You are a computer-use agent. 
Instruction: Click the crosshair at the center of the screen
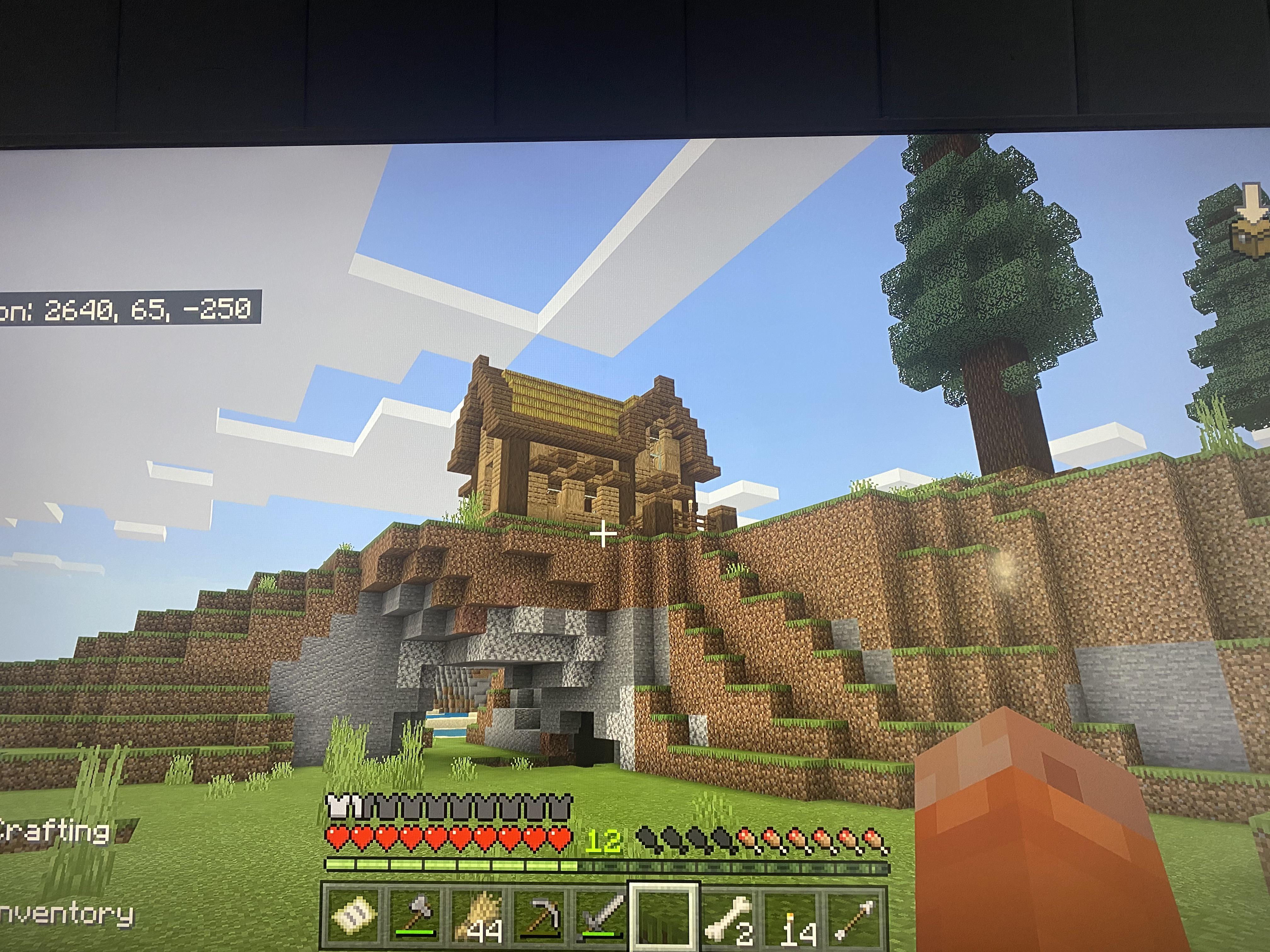pos(604,535)
